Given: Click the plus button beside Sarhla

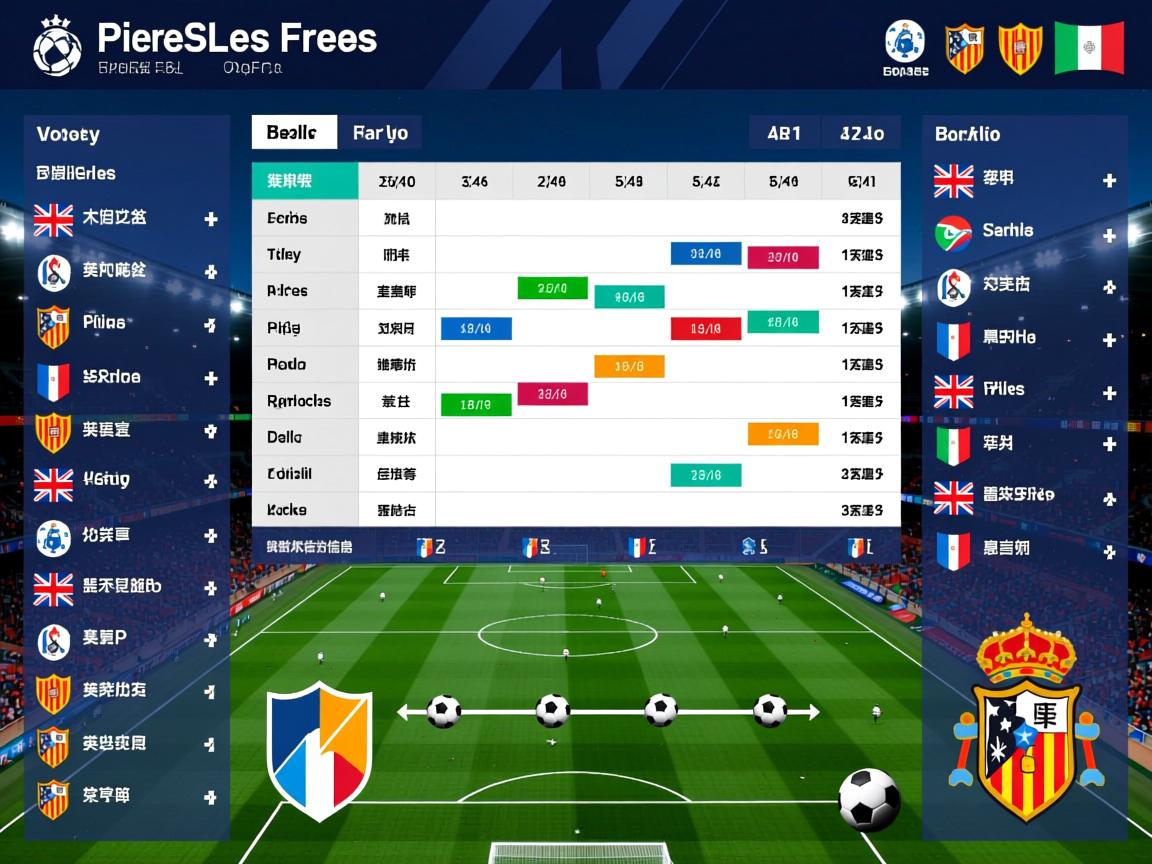Looking at the screenshot, I should [x=1109, y=236].
